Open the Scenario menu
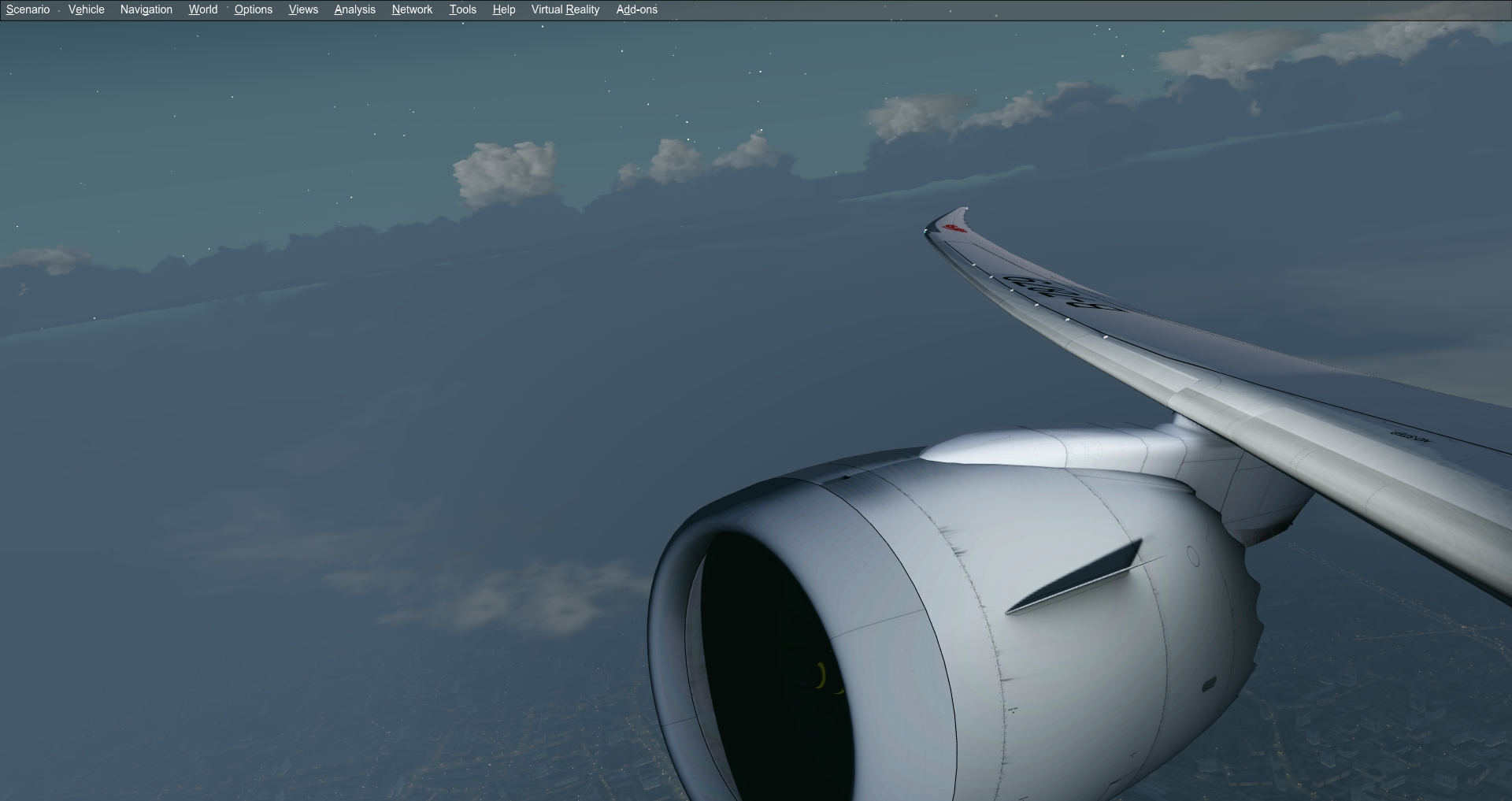This screenshot has width=1512, height=801. (x=27, y=9)
